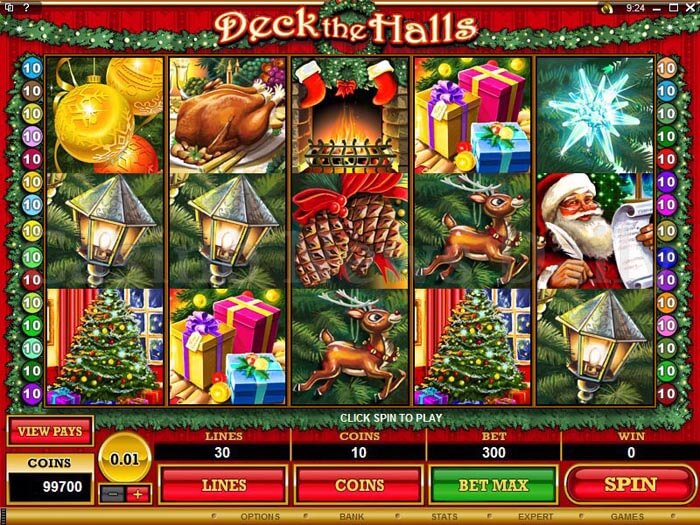Choose the red LINES button

pos(224,485)
